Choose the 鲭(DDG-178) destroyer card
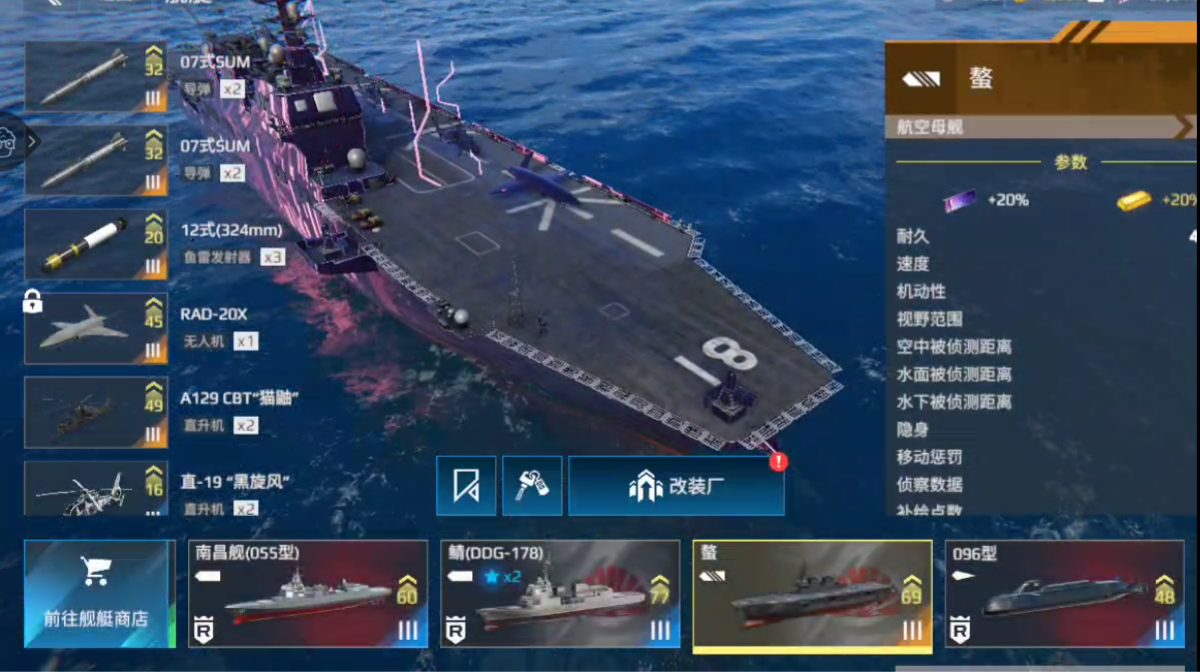Viewport: 1200px width, 672px height. point(560,594)
